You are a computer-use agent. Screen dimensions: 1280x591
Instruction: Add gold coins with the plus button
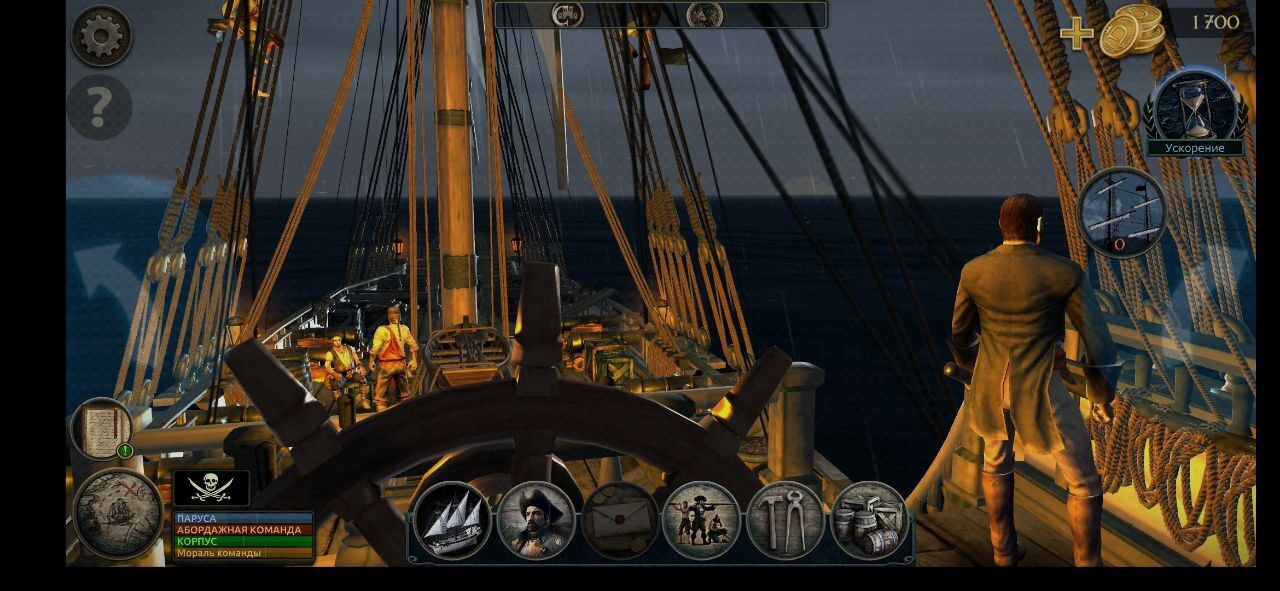coord(1077,33)
